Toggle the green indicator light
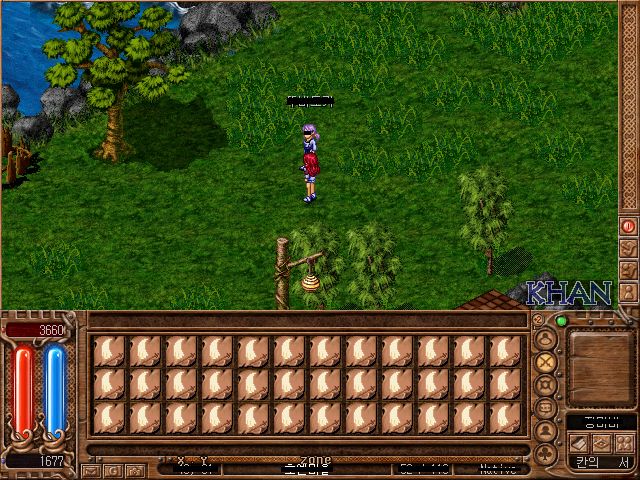 click(561, 321)
